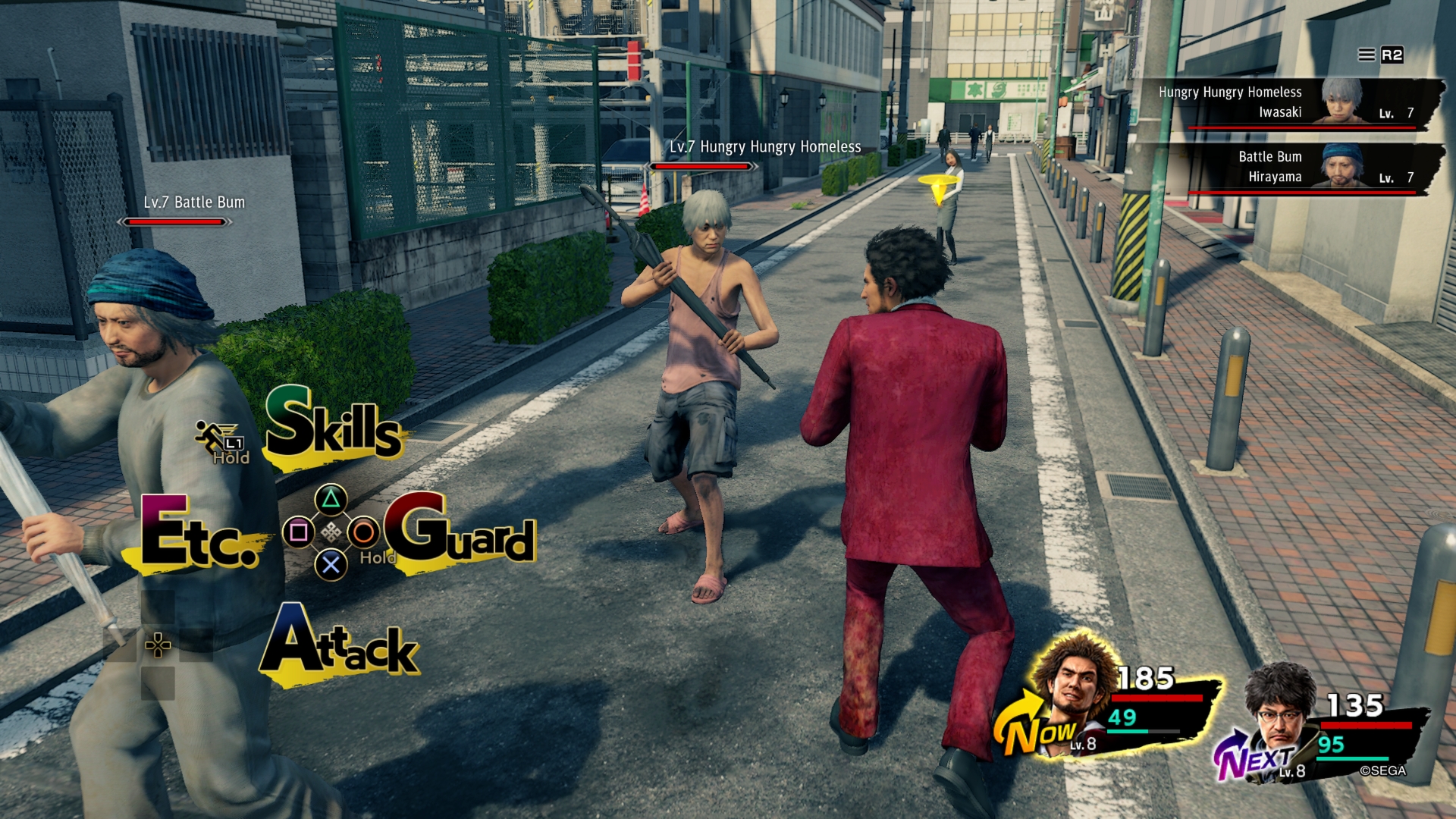This screenshot has height=819, width=1456.
Task: Choose the Guard command
Action: (461, 531)
